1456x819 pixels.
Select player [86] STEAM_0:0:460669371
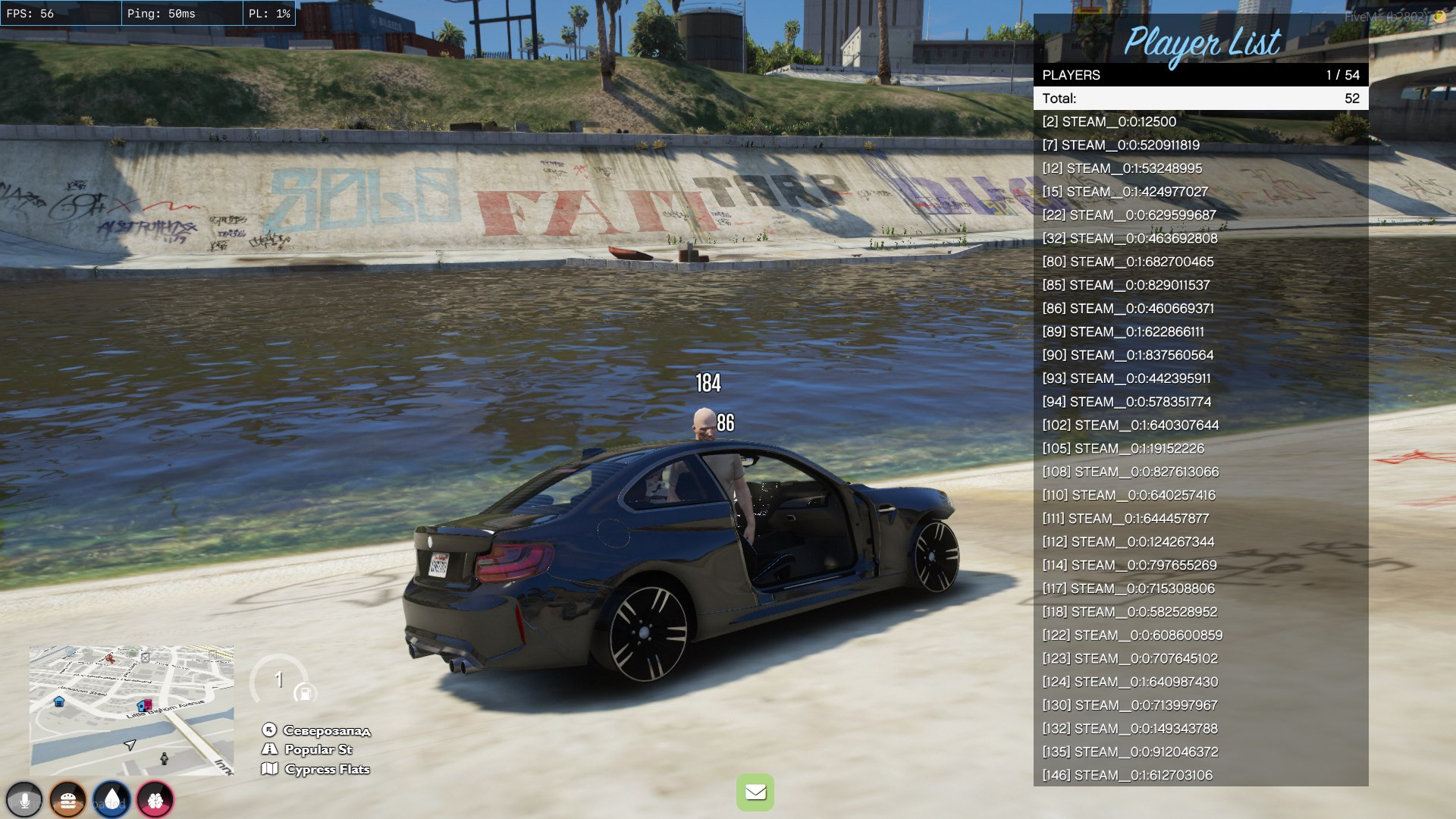pos(1200,309)
